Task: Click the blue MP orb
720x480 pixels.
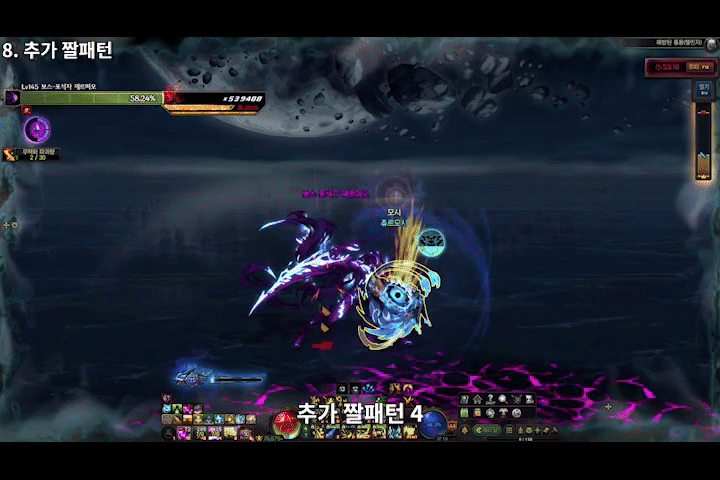Action: pos(433,424)
